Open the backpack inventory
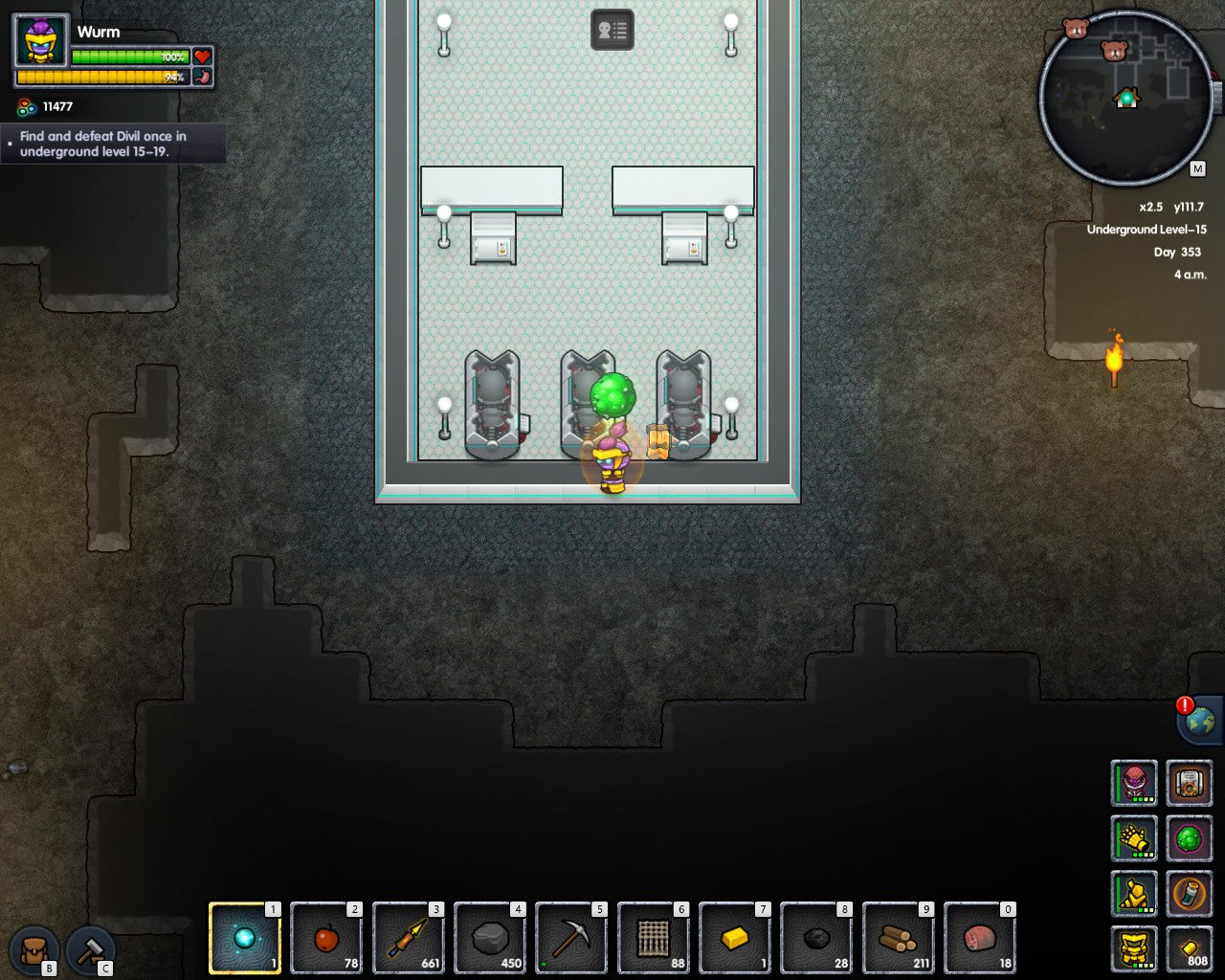Image resolution: width=1225 pixels, height=980 pixels. click(x=34, y=950)
